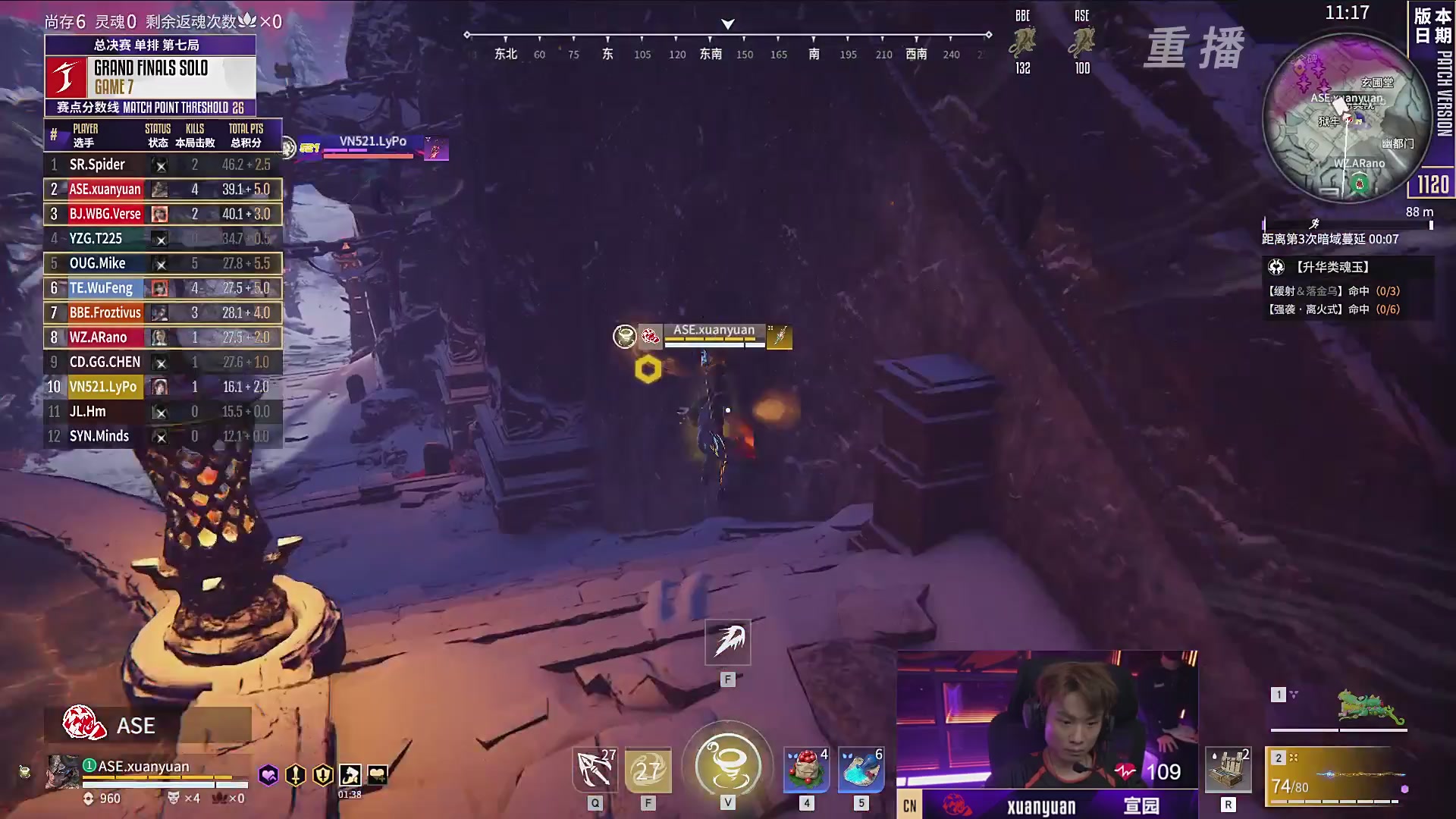Select the VN521.LyPo scoreboard row
The image size is (1456, 819).
click(x=162, y=387)
